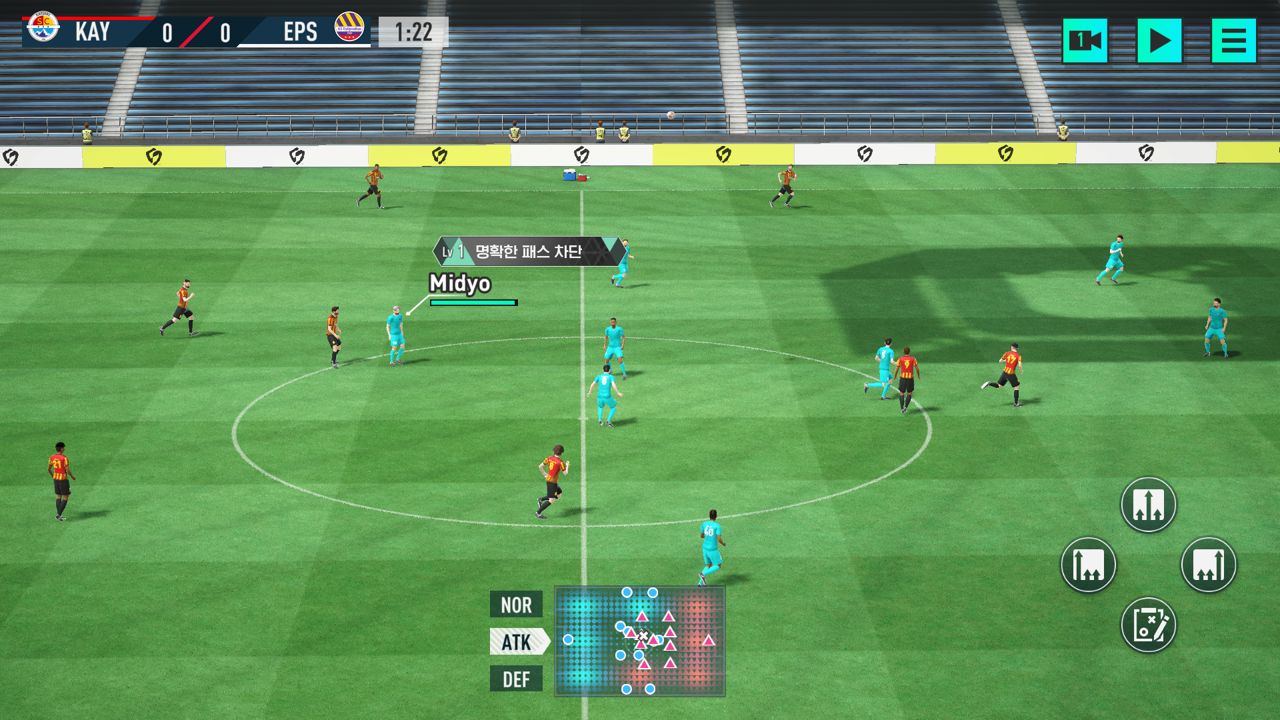This screenshot has width=1280, height=720.
Task: Click the play speed triangle button
Action: [1159, 41]
